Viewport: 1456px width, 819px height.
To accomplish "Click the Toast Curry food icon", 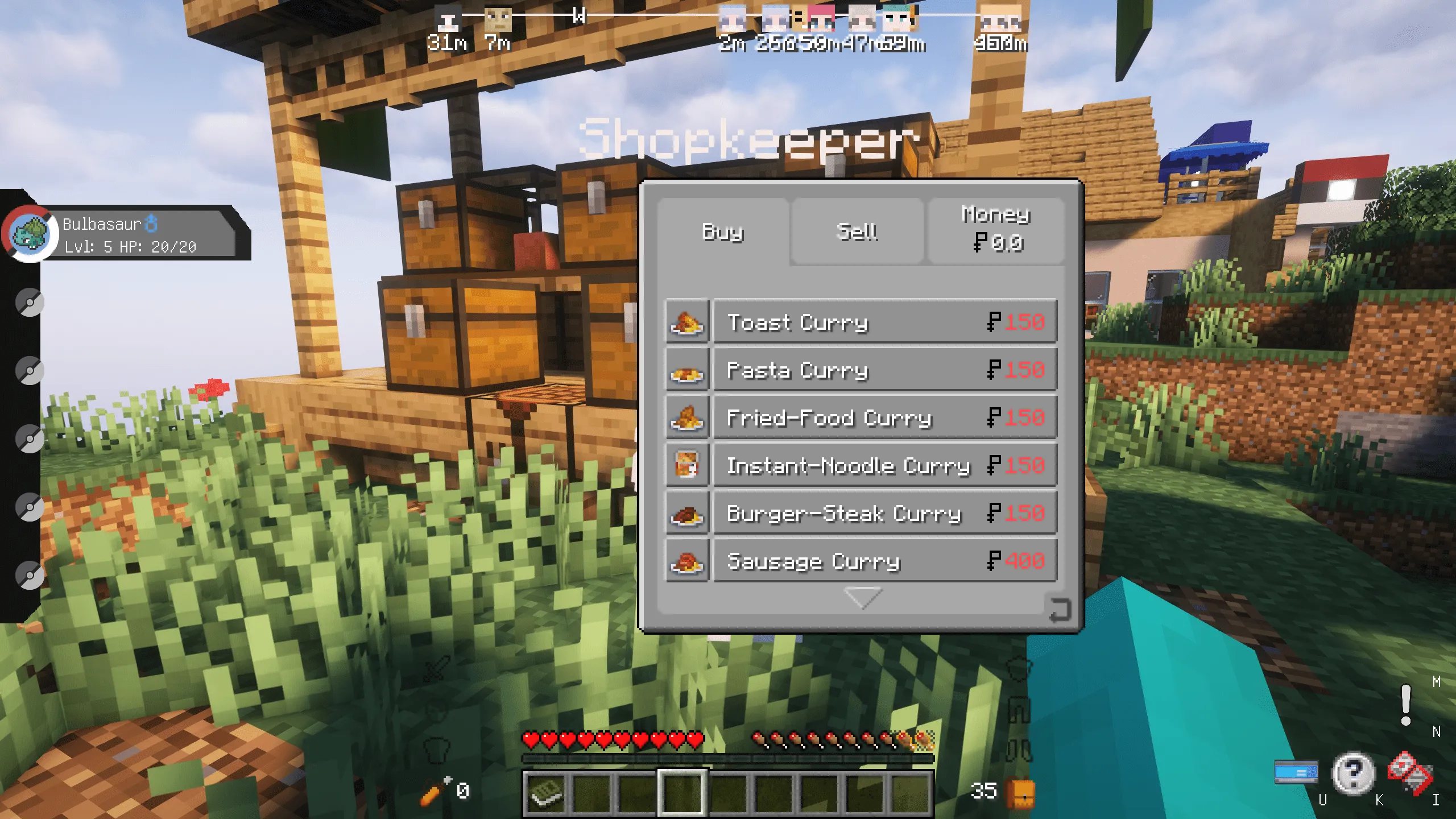I will pos(686,322).
